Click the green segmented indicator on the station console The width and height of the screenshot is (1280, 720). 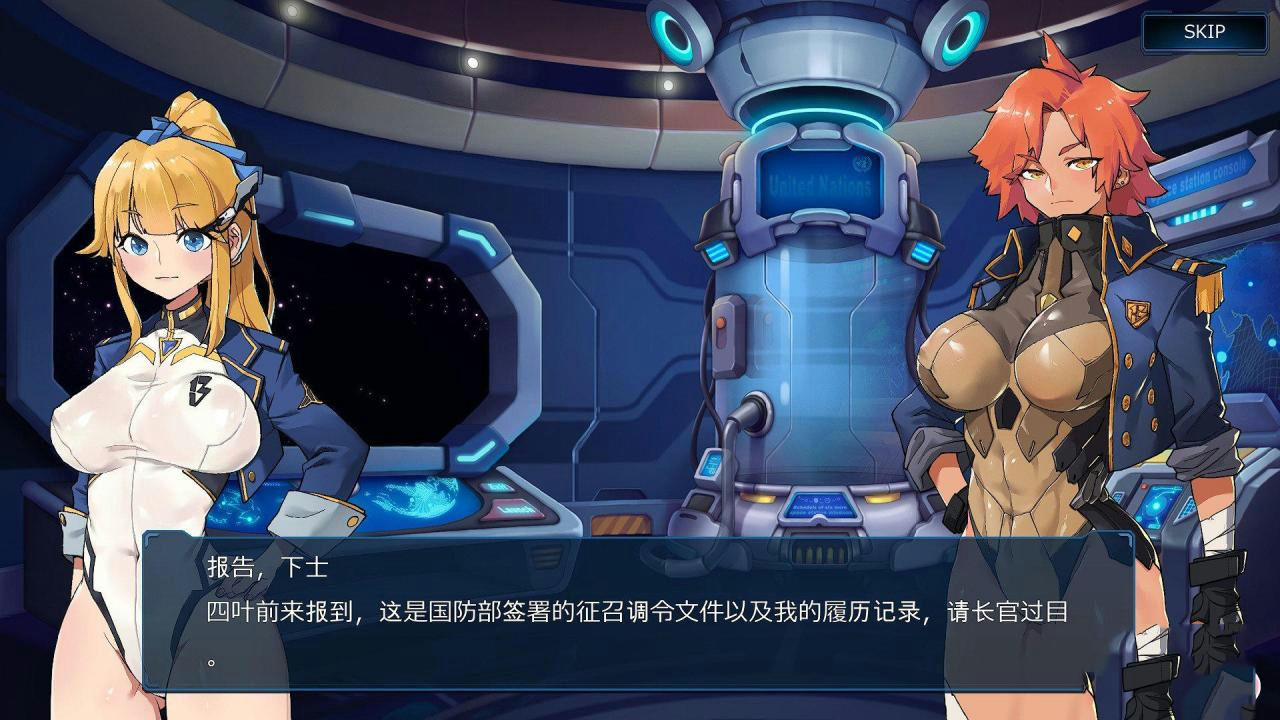click(1196, 213)
